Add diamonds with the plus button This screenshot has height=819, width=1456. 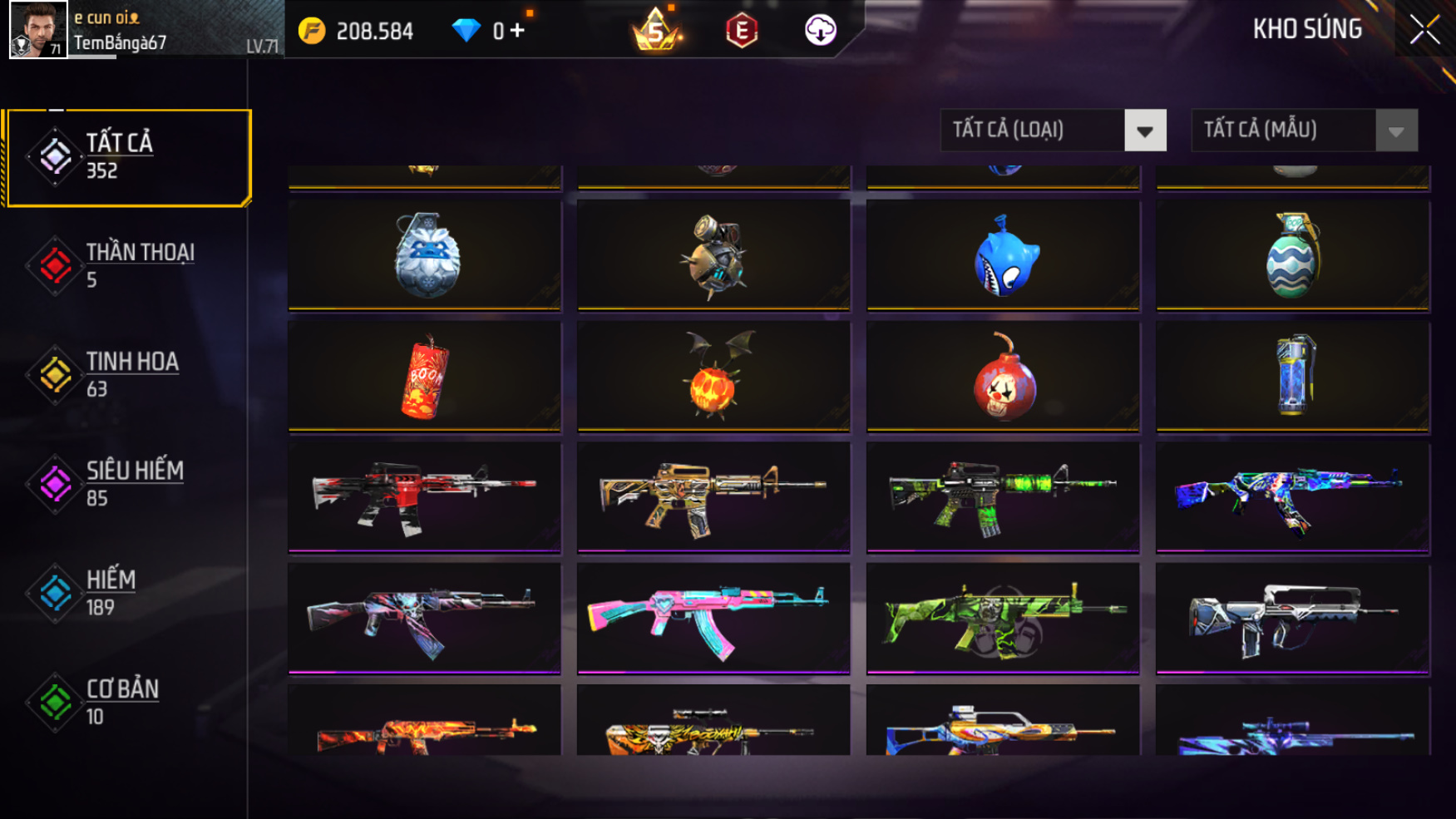point(517,31)
